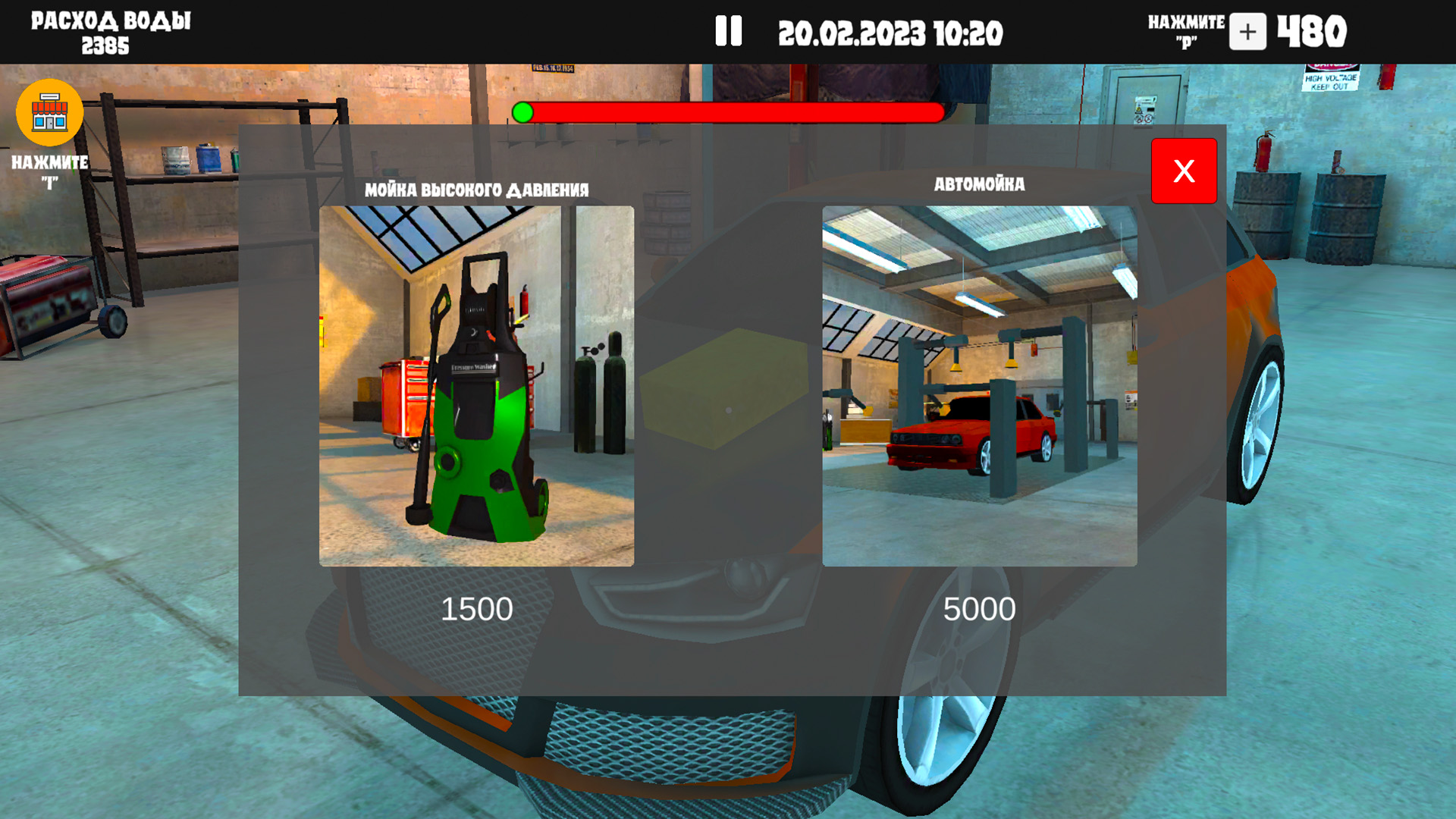The width and height of the screenshot is (1456, 819).
Task: Click the 1500 price label
Action: (477, 607)
